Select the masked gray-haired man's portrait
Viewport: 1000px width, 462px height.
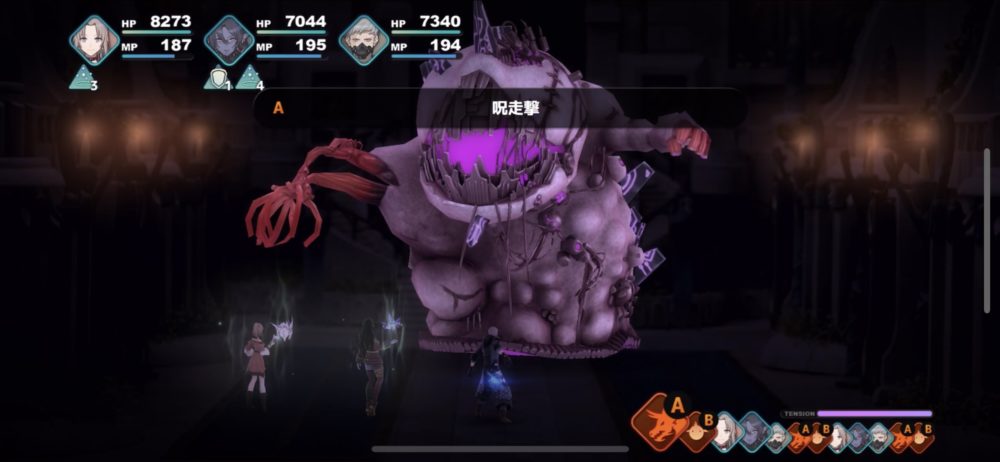[x=362, y=41]
